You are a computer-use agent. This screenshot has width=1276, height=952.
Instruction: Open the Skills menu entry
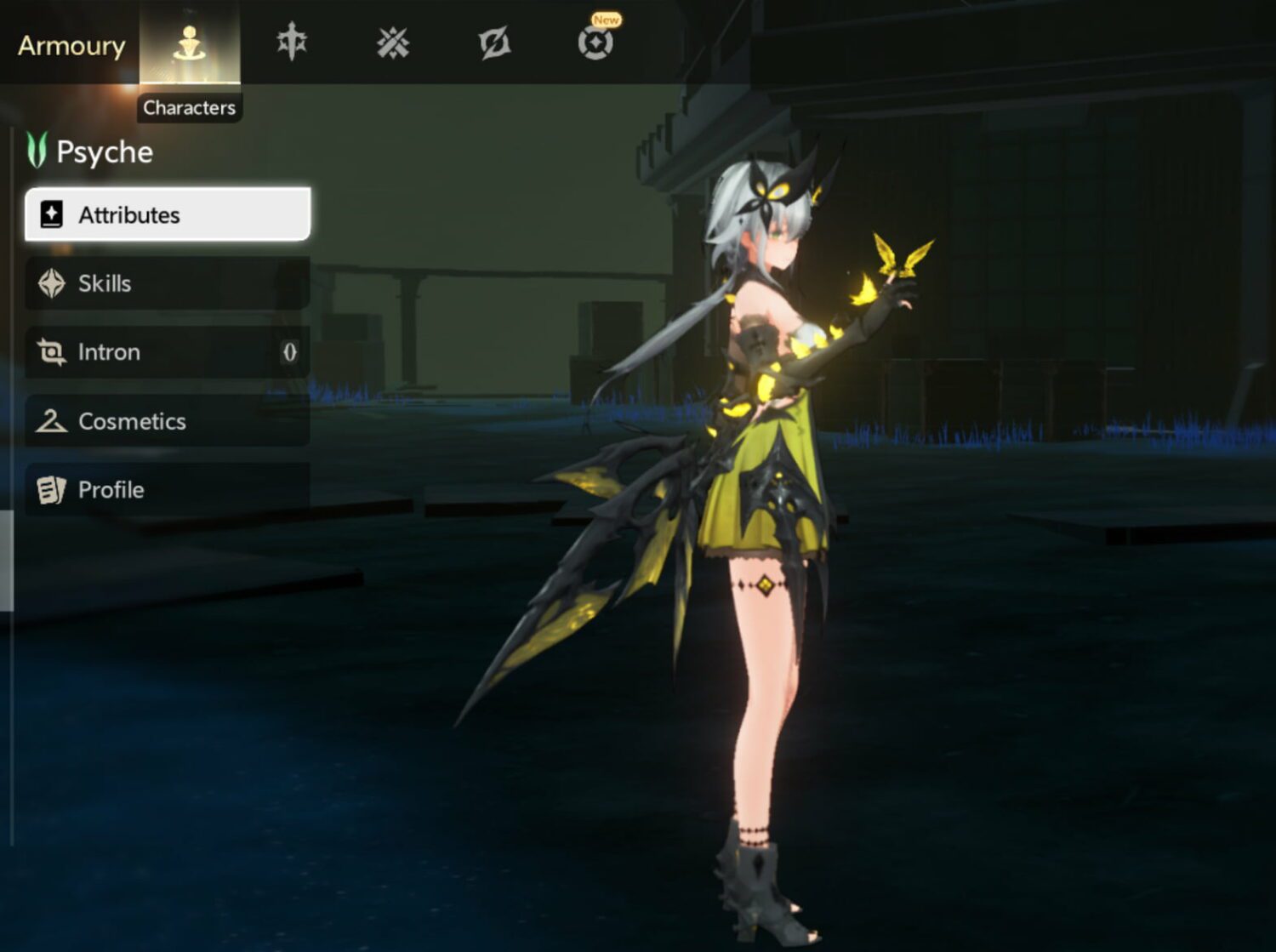pos(168,283)
